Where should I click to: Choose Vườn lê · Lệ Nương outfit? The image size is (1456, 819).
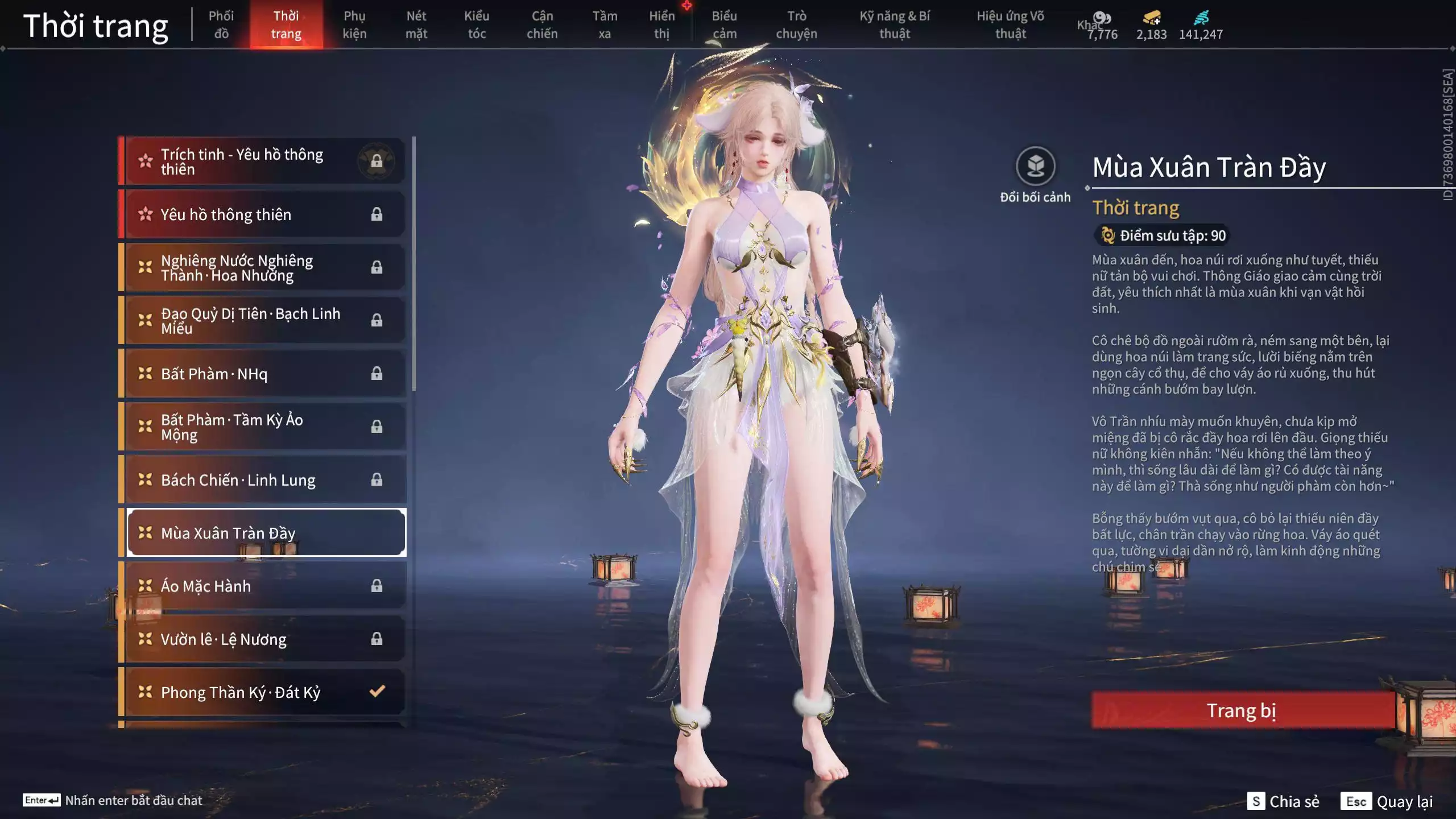(x=264, y=639)
